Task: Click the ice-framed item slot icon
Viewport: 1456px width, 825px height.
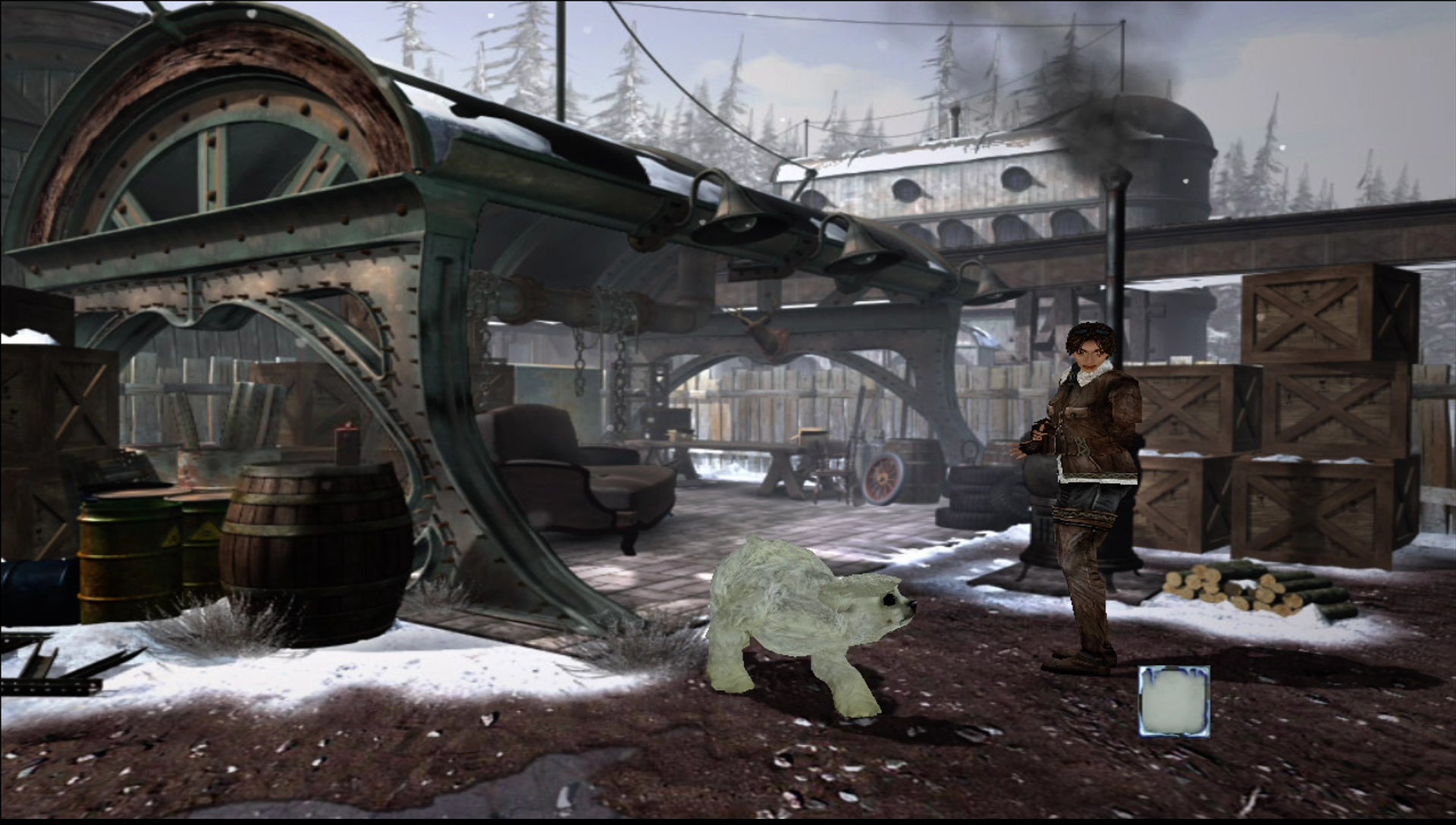Action: [x=1174, y=701]
